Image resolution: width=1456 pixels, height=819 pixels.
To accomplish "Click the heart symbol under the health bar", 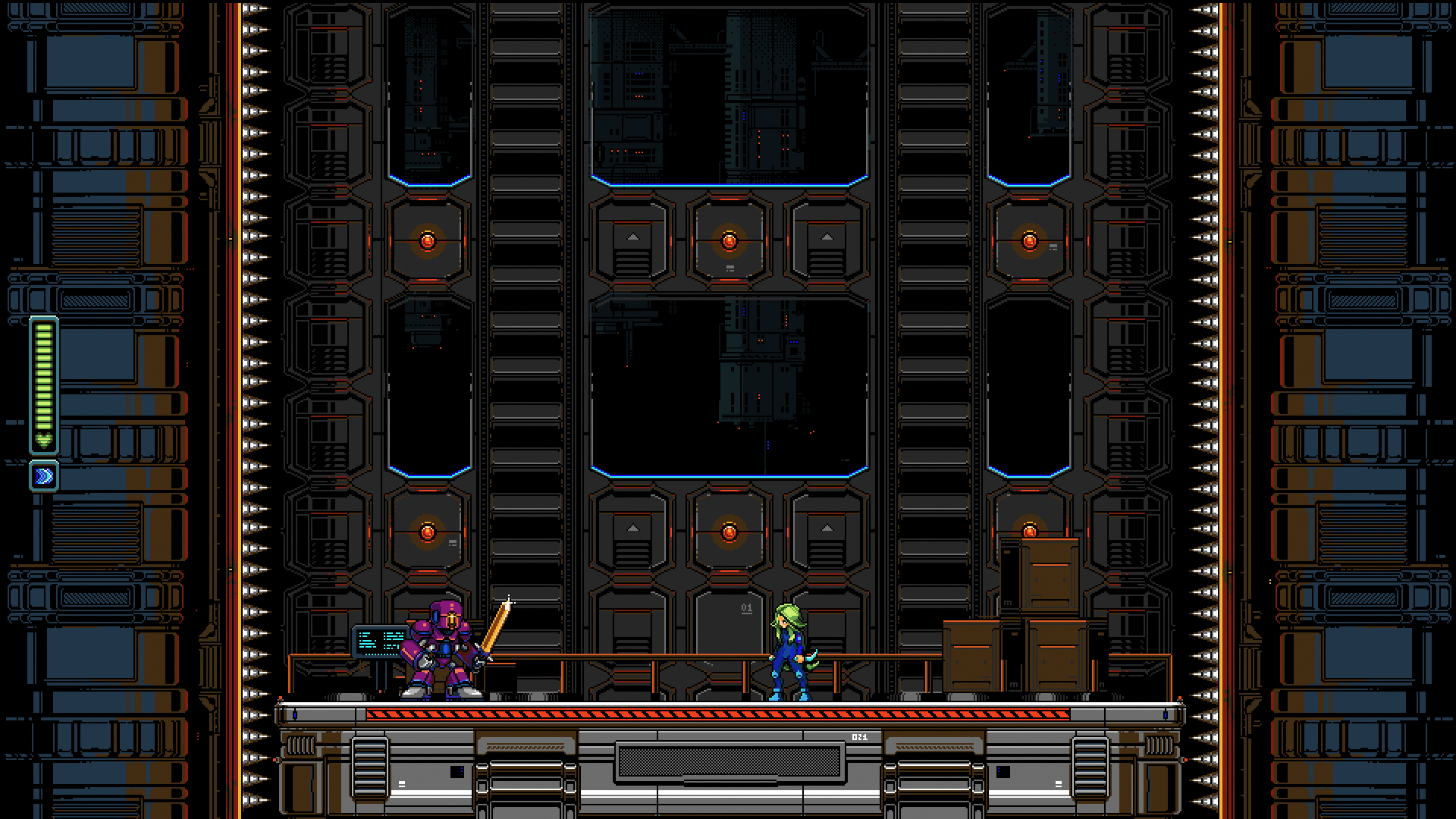I will coord(43,438).
